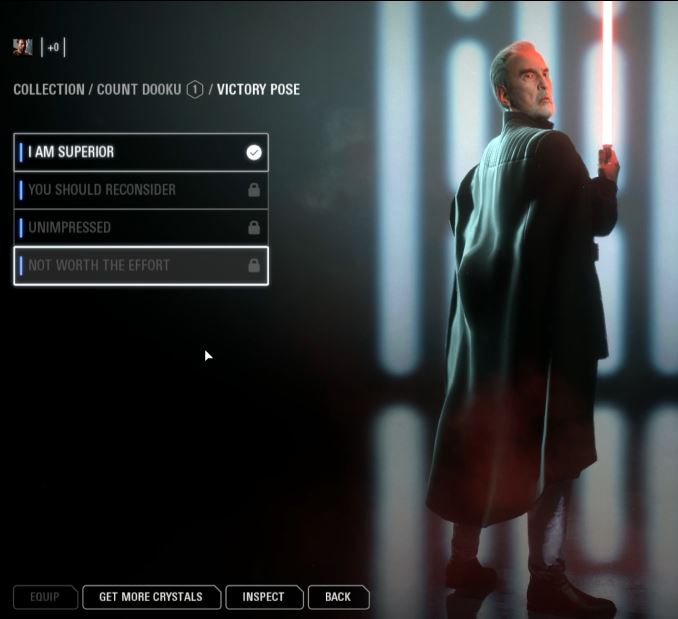Click the greyed-out Equip button

[x=45, y=597]
